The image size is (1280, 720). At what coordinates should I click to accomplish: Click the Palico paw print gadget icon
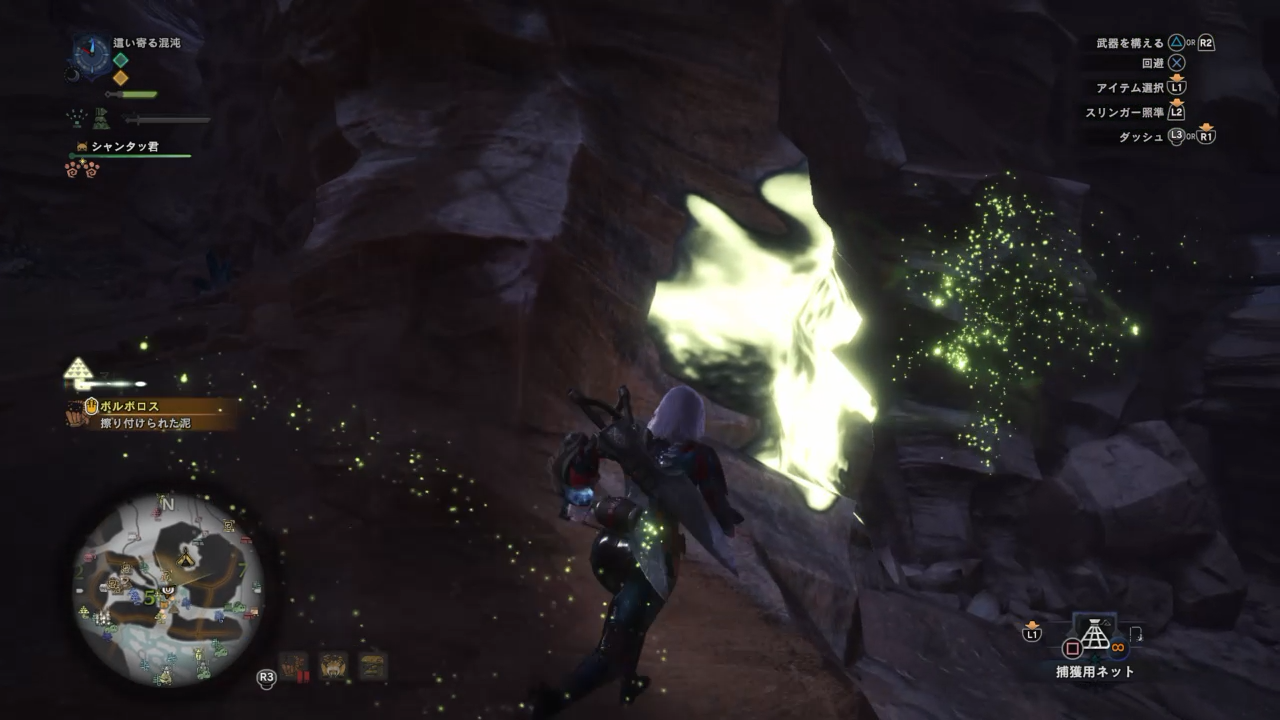[82, 168]
